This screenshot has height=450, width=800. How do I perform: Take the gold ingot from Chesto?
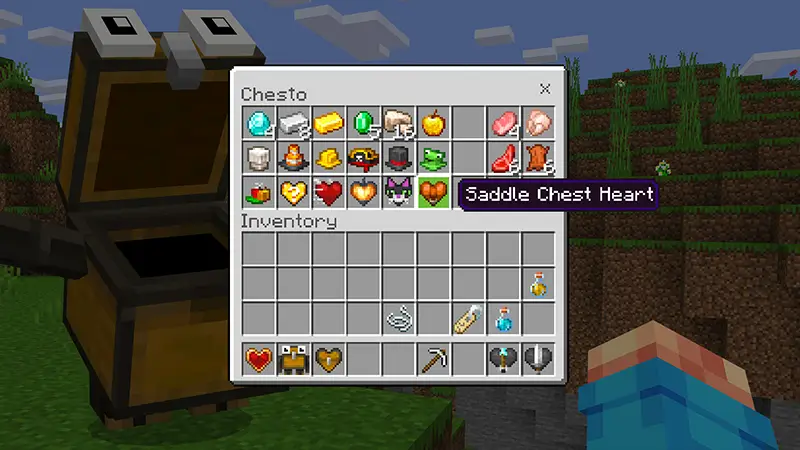[330, 124]
